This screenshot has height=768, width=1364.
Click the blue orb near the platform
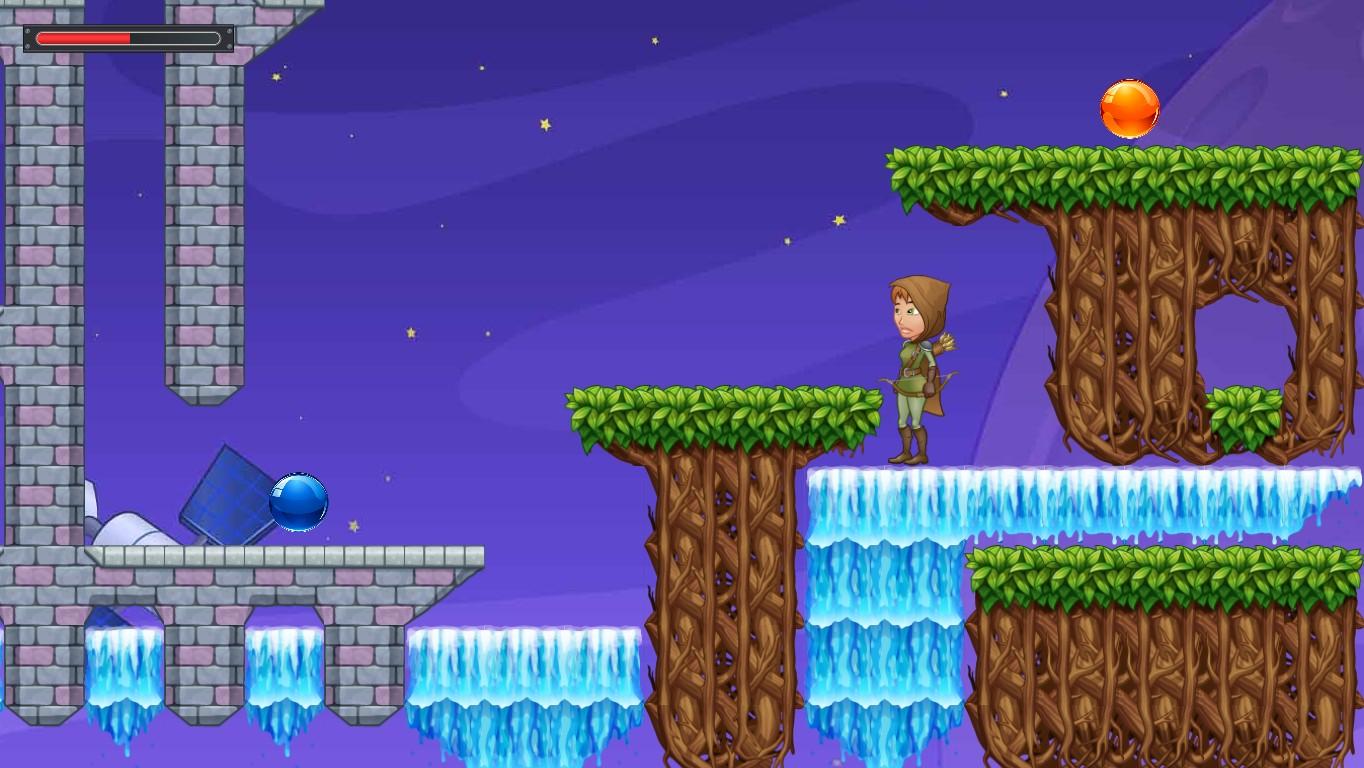coord(296,501)
